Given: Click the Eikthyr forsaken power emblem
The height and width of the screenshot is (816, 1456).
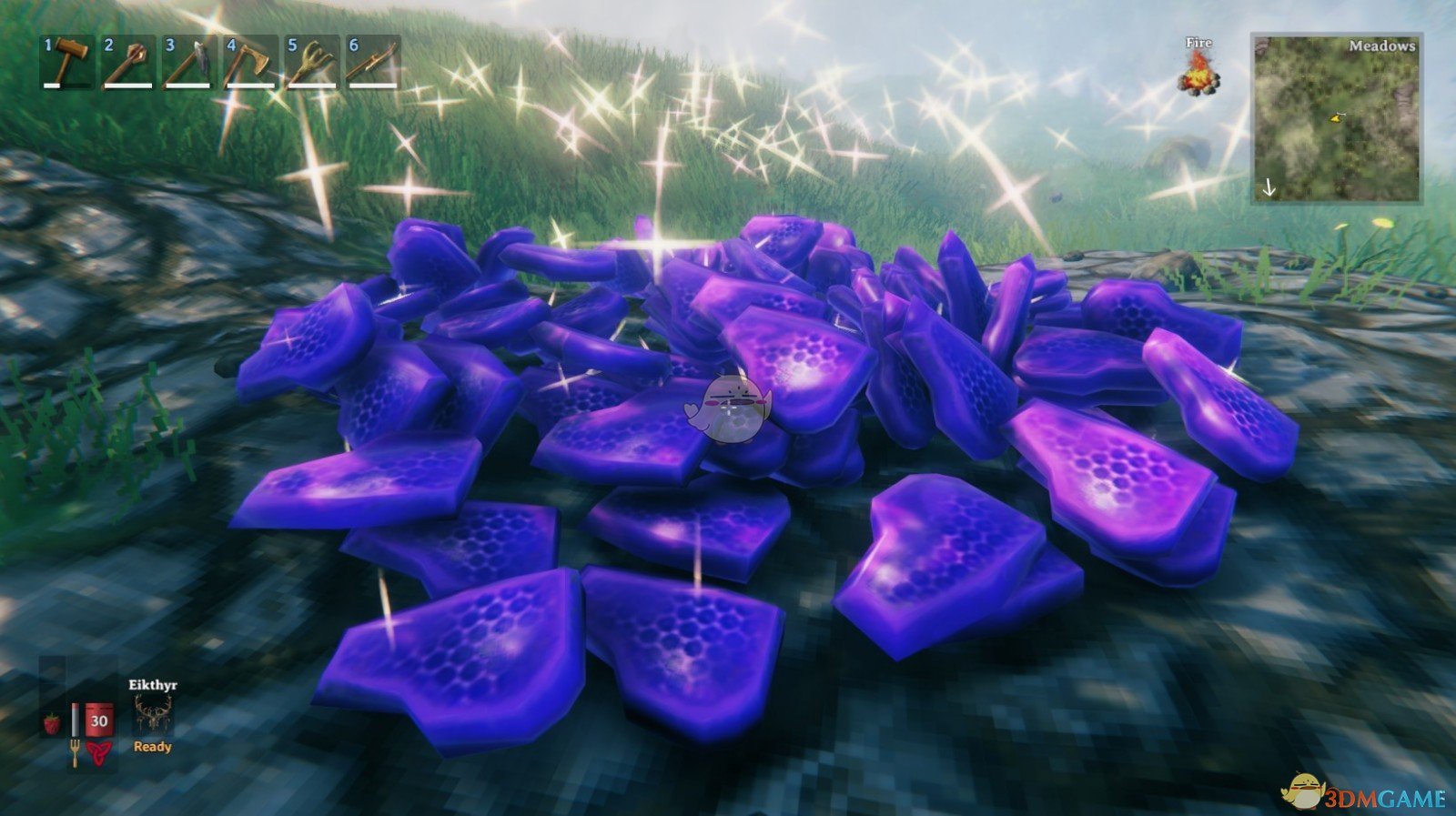Looking at the screenshot, I should pos(154,713).
